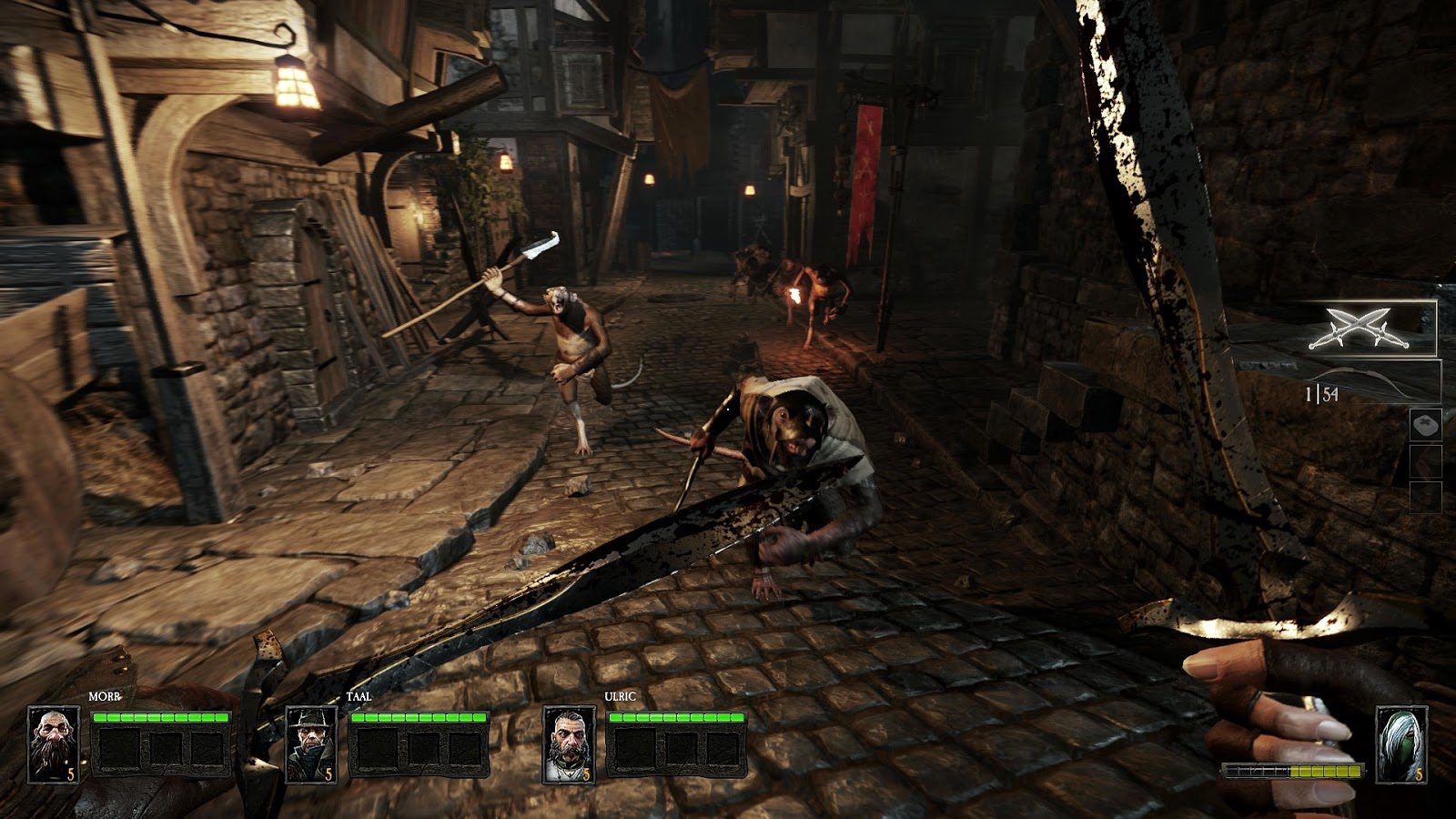Select the crossed dual swords weapon slot
The width and height of the screenshot is (1456, 819).
(1361, 329)
